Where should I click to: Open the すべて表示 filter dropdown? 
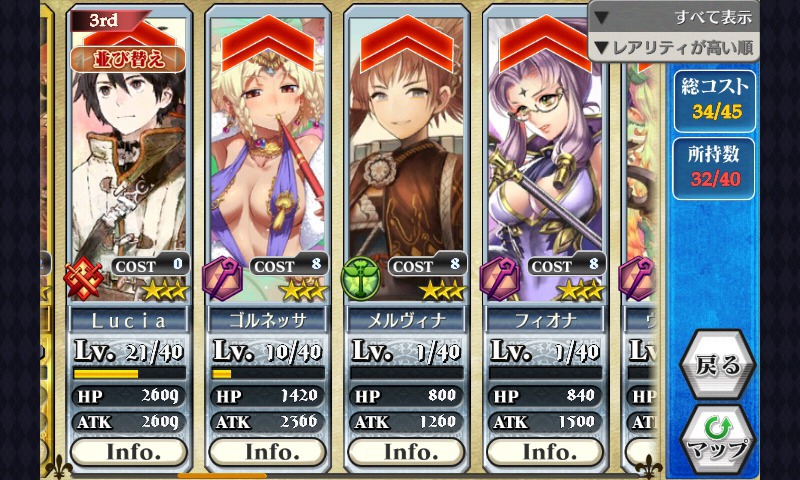click(x=673, y=17)
